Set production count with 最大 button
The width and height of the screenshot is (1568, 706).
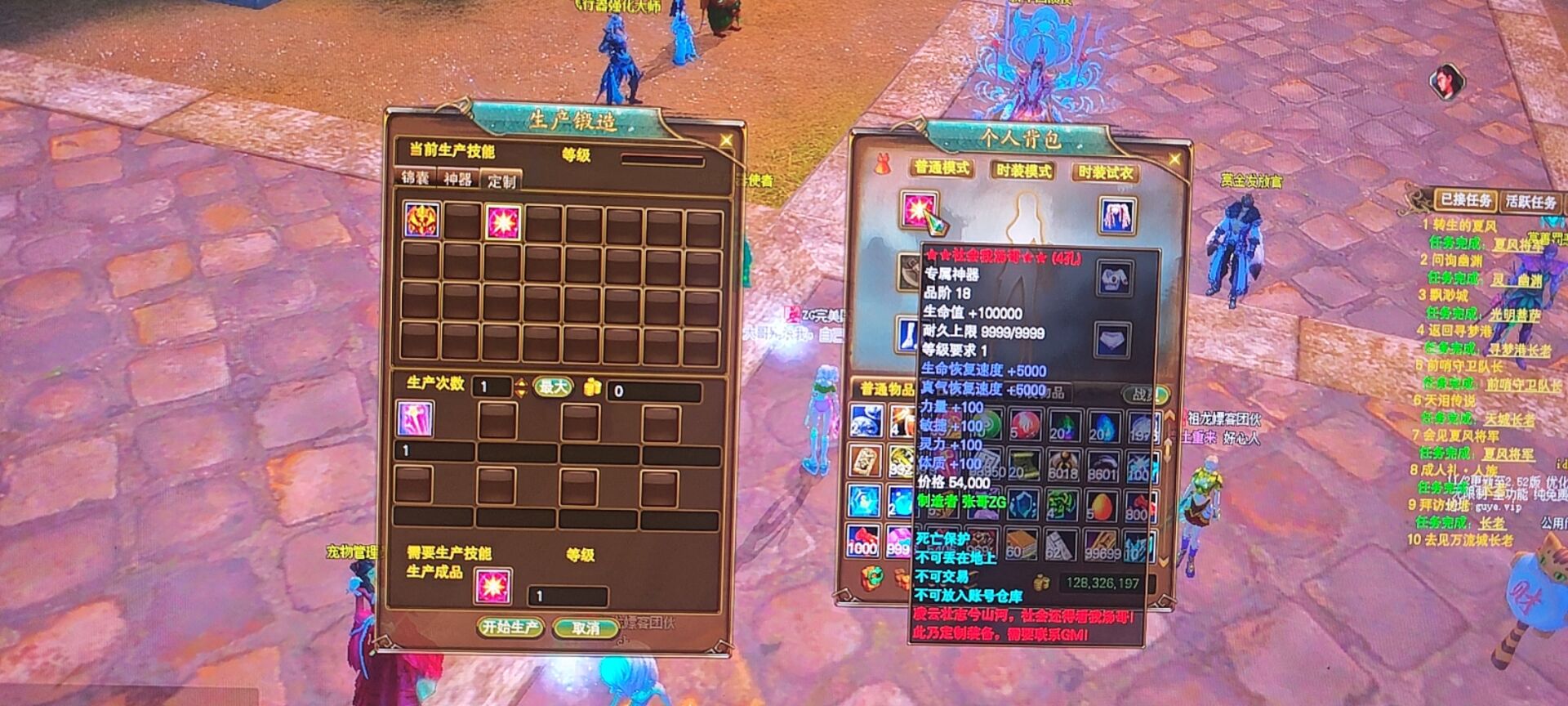point(553,387)
